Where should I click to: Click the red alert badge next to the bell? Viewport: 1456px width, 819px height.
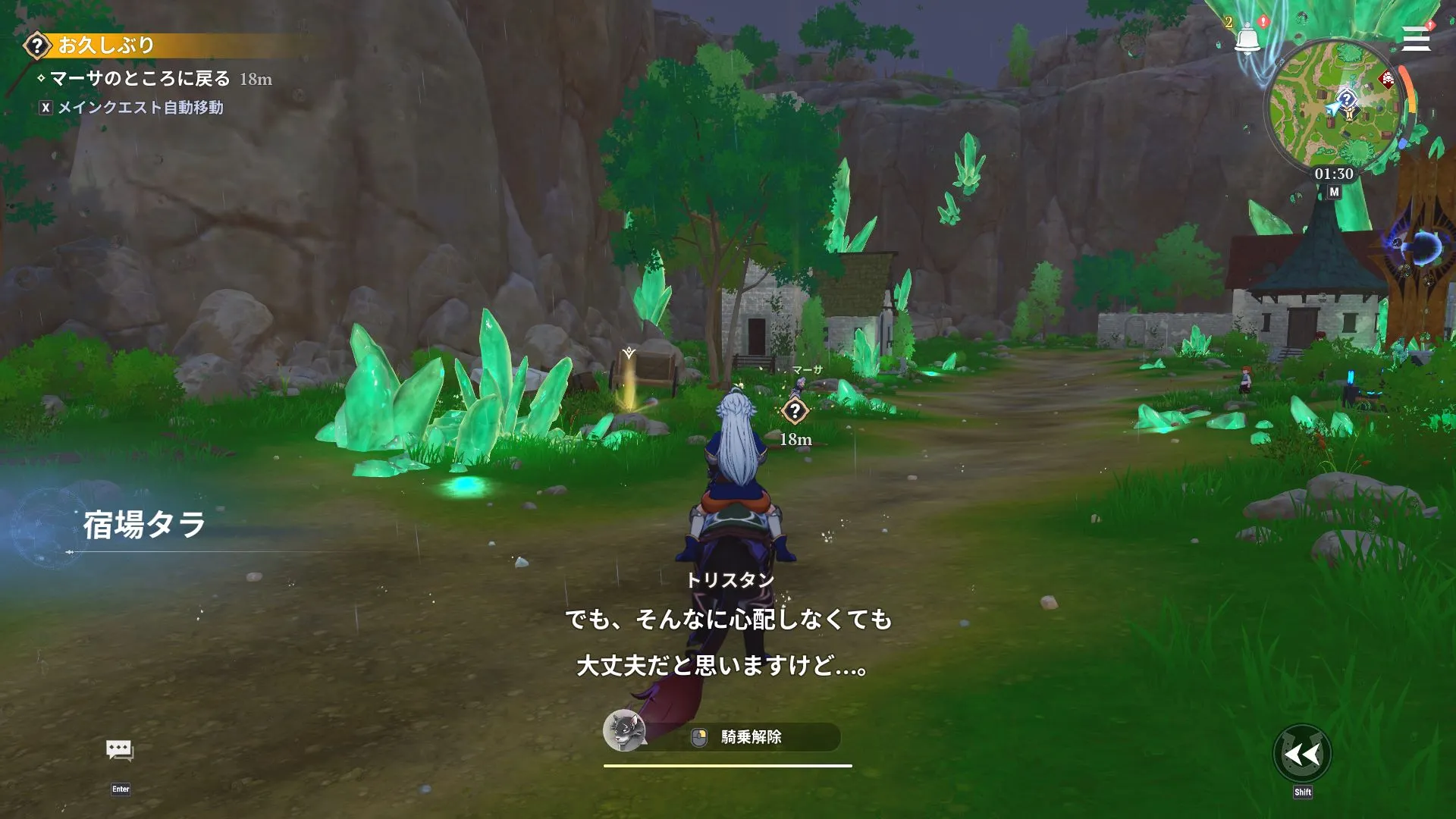[1263, 20]
